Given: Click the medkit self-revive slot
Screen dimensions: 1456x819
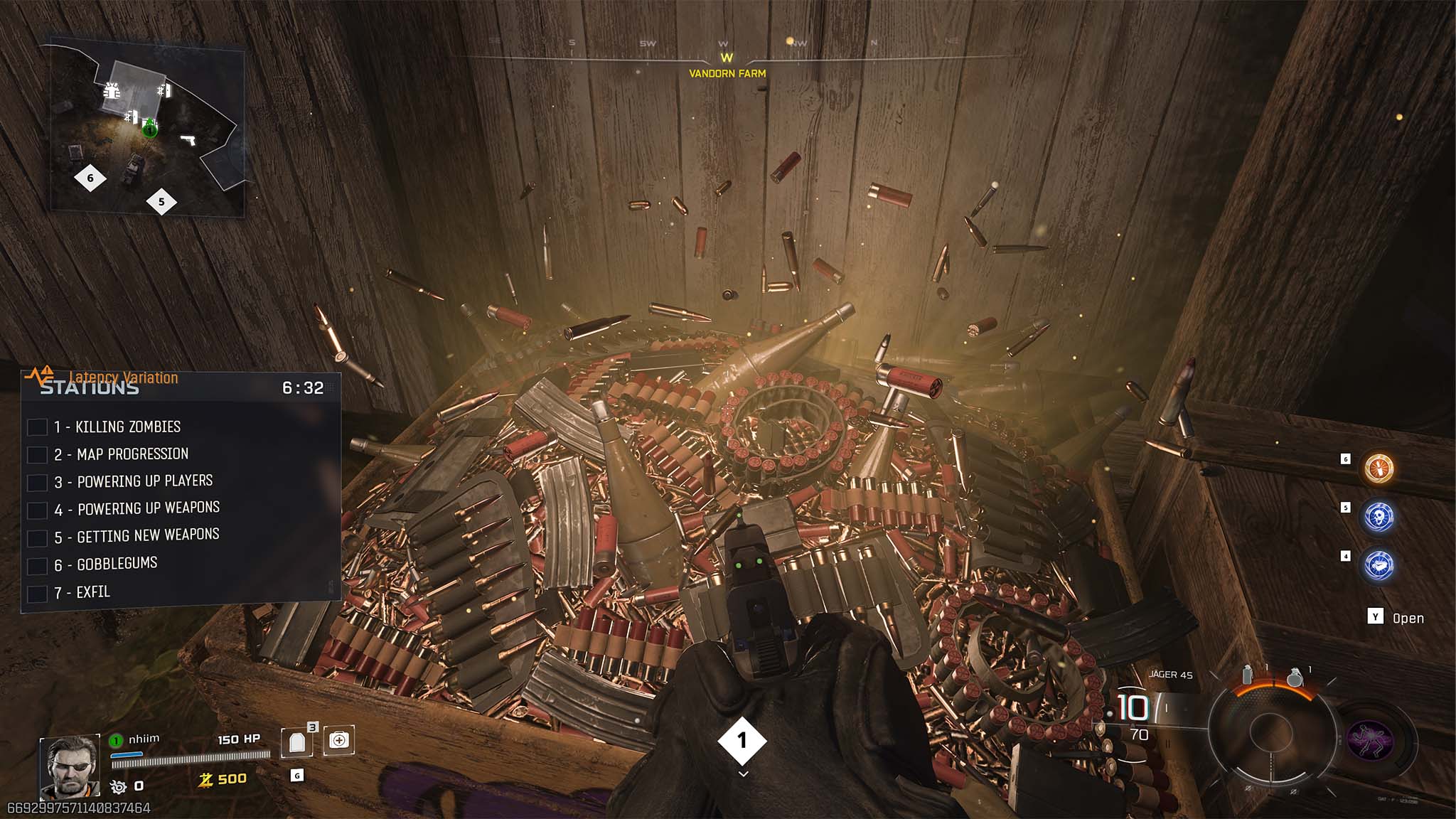Looking at the screenshot, I should point(339,741).
